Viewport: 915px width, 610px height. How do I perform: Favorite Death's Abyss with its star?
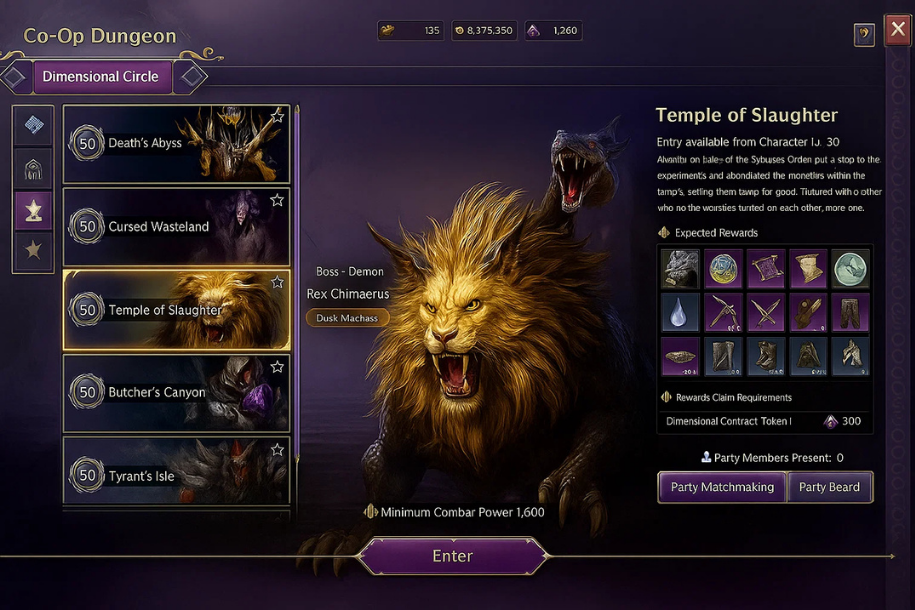click(x=277, y=117)
